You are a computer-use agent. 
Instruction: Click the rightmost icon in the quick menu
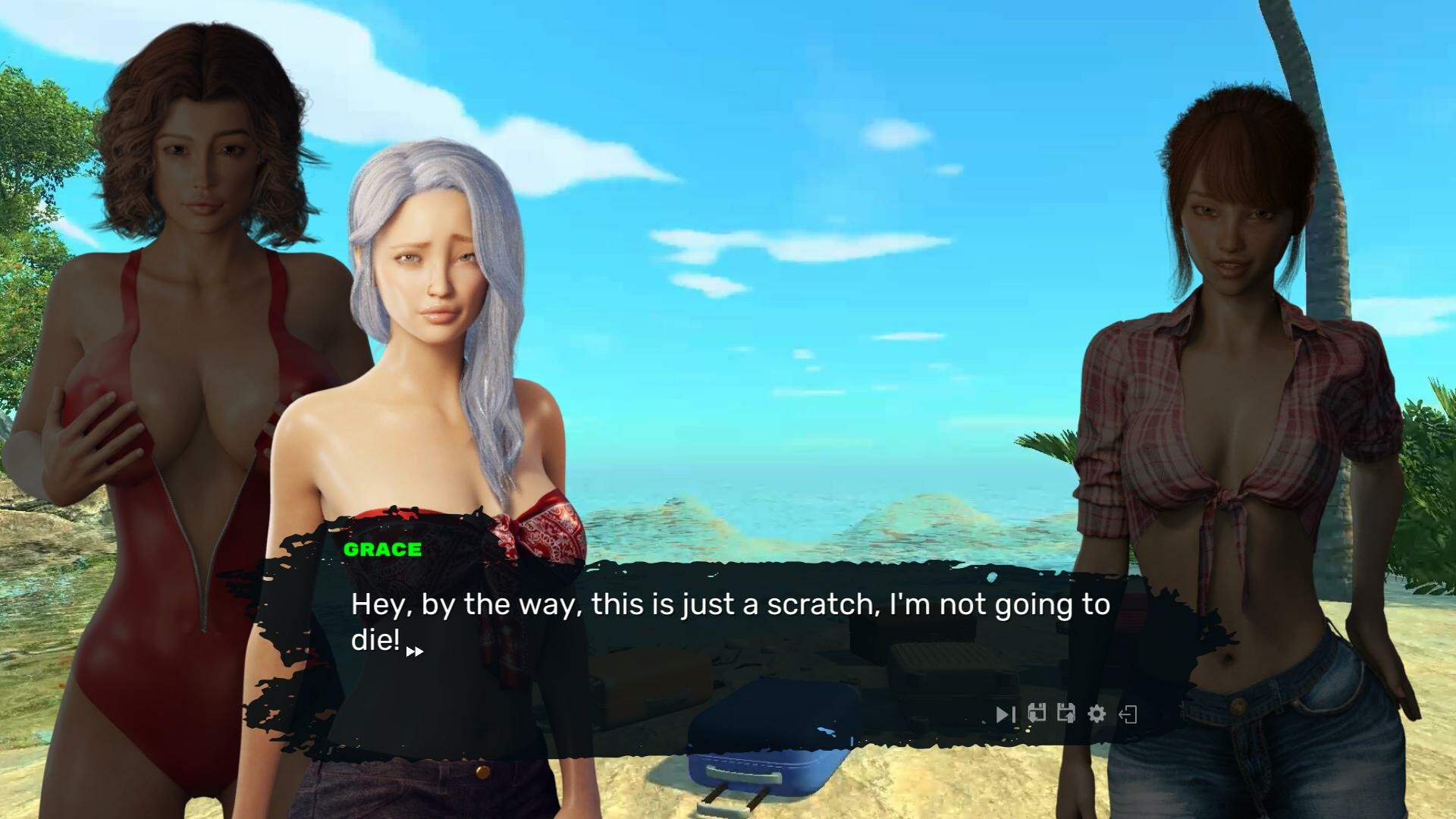tap(1129, 714)
